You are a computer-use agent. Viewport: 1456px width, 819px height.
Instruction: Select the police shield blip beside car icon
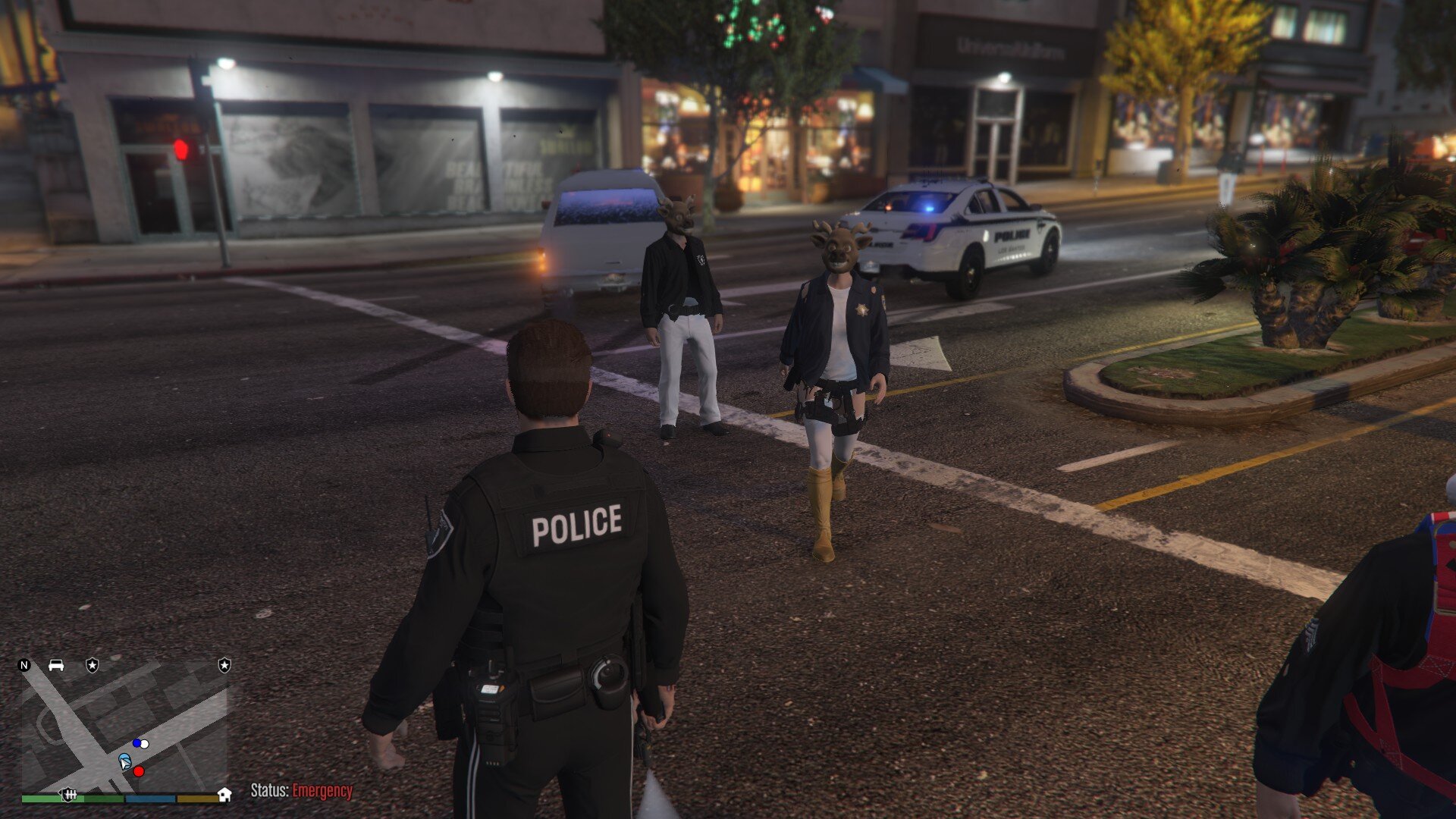92,665
